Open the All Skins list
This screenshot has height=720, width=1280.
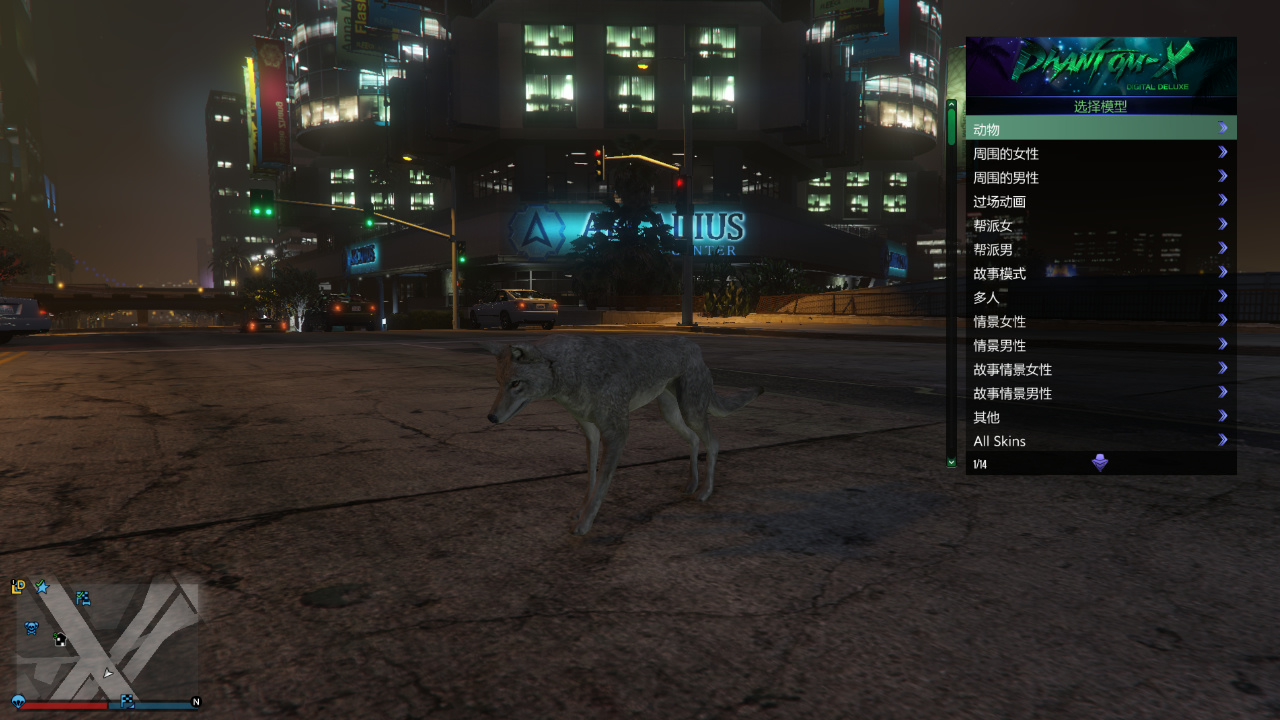(x=1100, y=441)
